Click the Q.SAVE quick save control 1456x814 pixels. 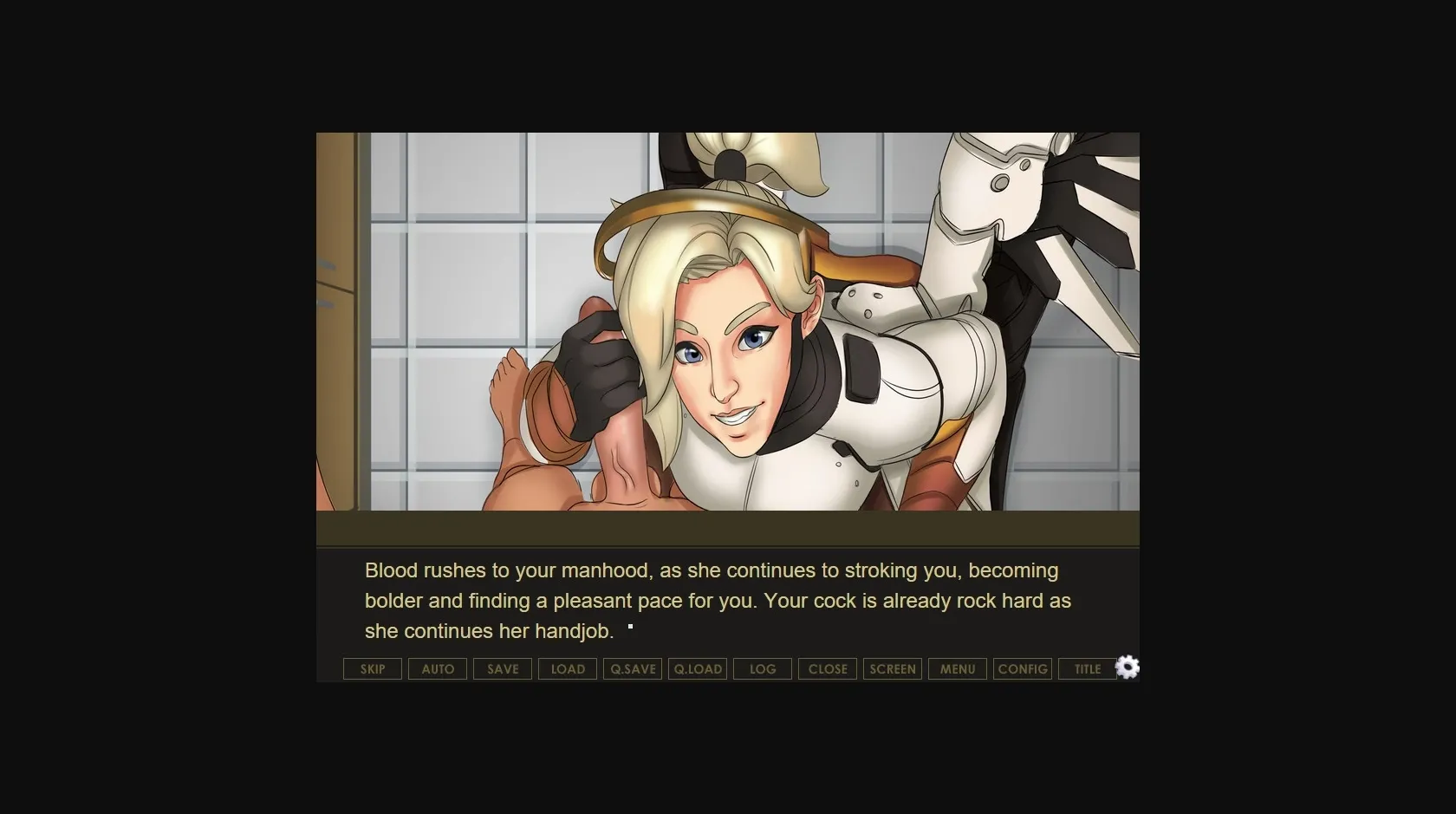[x=632, y=668]
